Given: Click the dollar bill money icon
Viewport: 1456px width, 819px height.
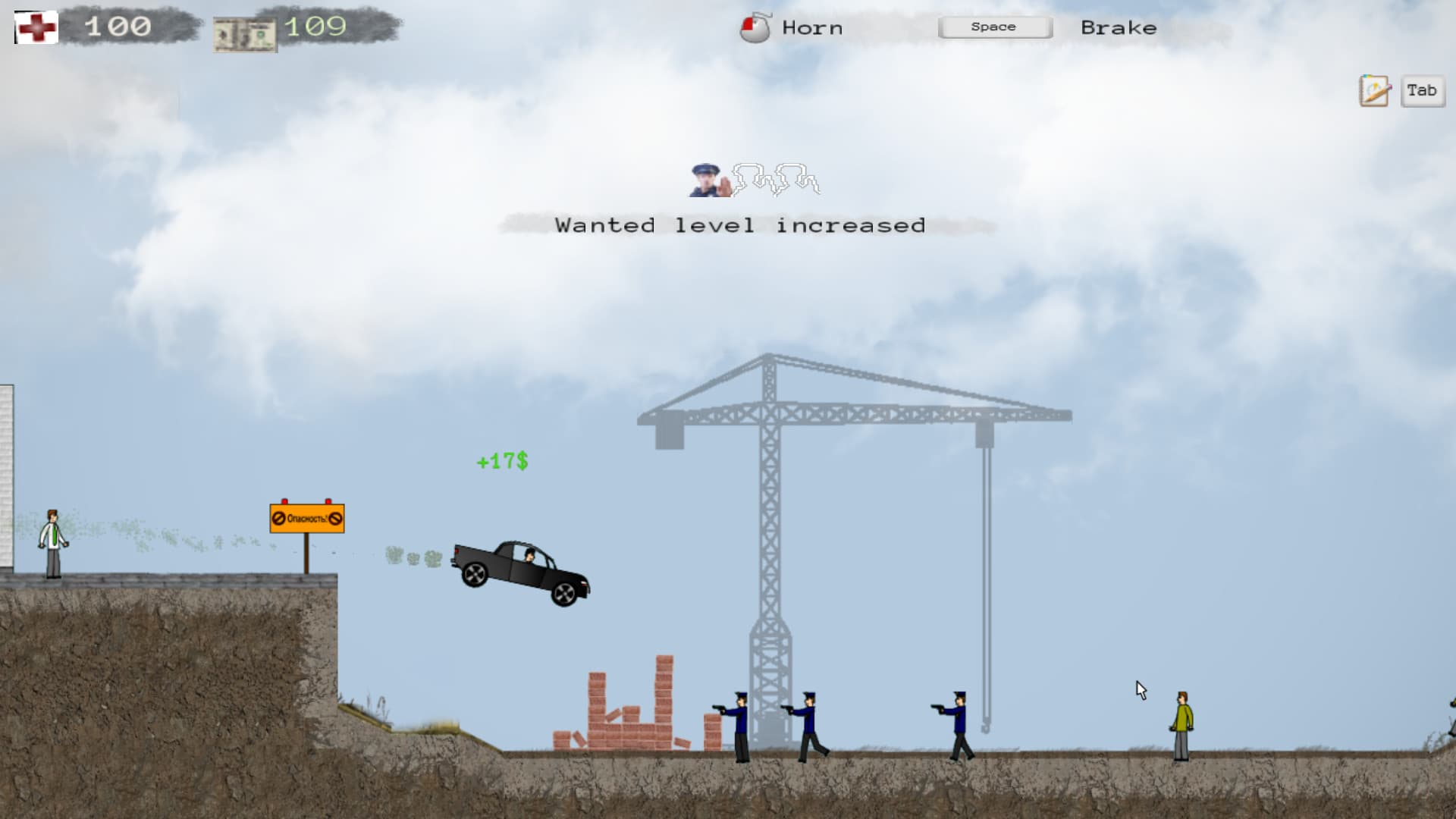Looking at the screenshot, I should 244,32.
